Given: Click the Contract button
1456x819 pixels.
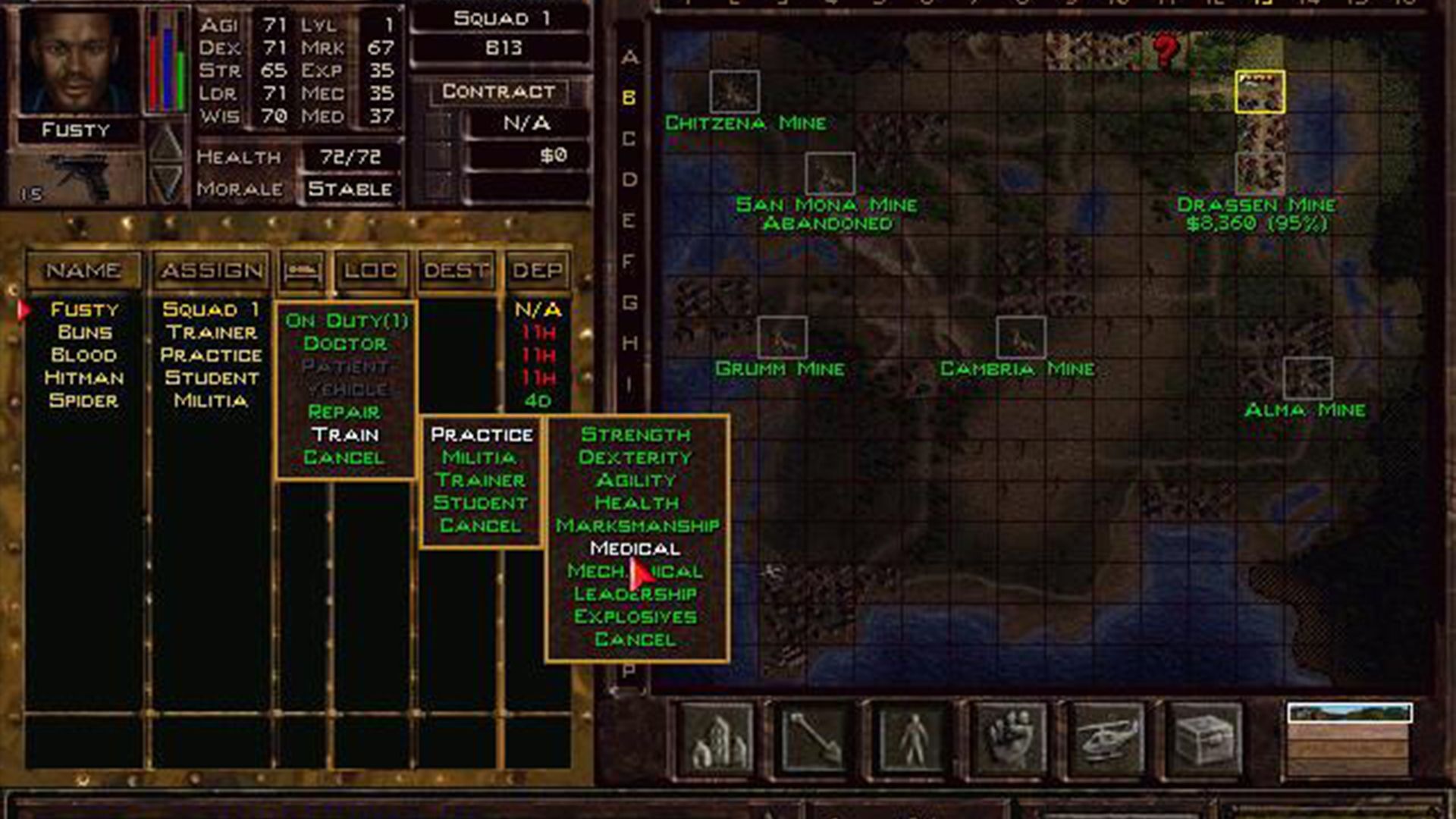Looking at the screenshot, I should coord(498,92).
